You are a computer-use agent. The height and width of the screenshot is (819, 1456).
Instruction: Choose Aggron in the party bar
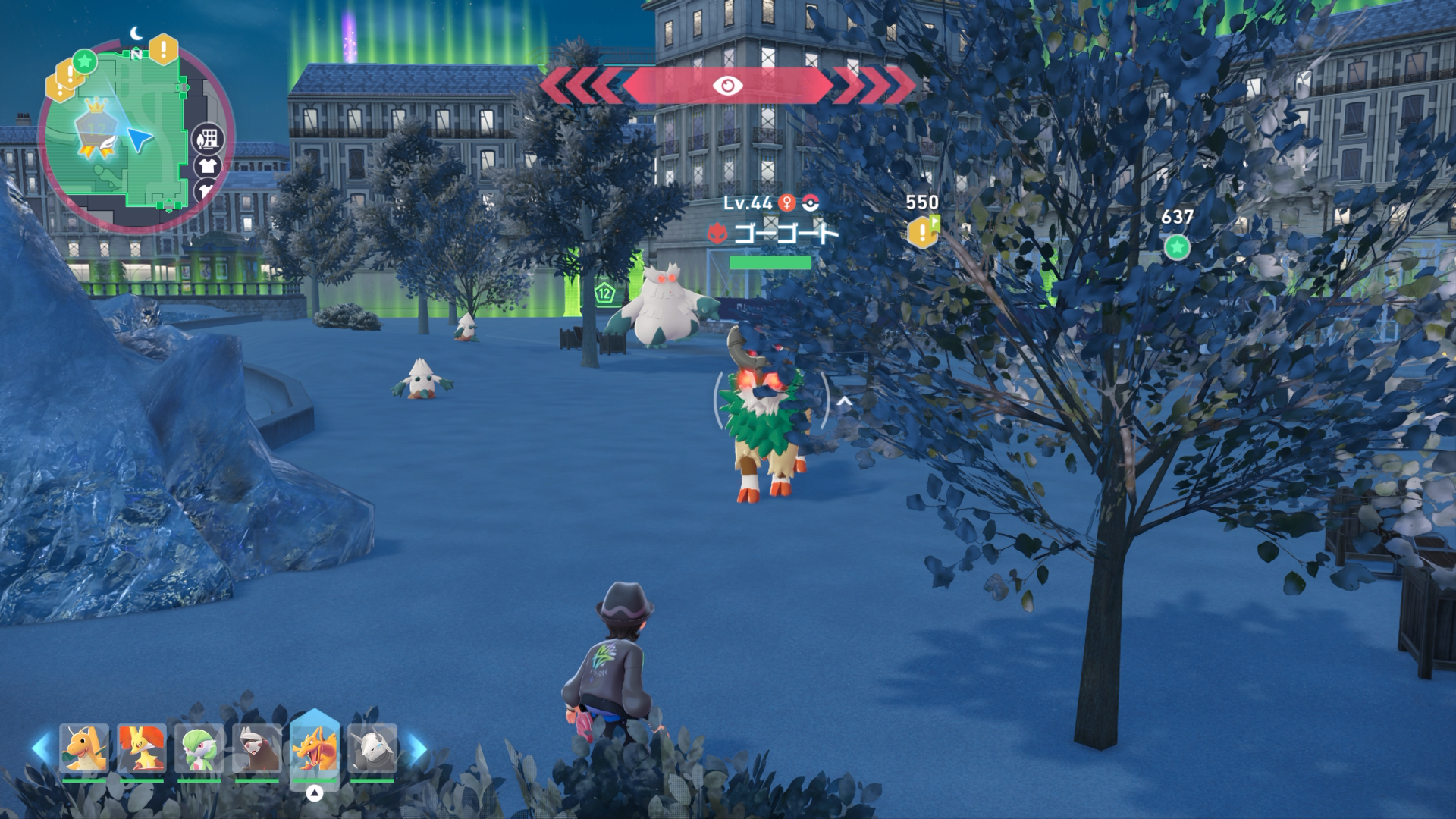372,748
